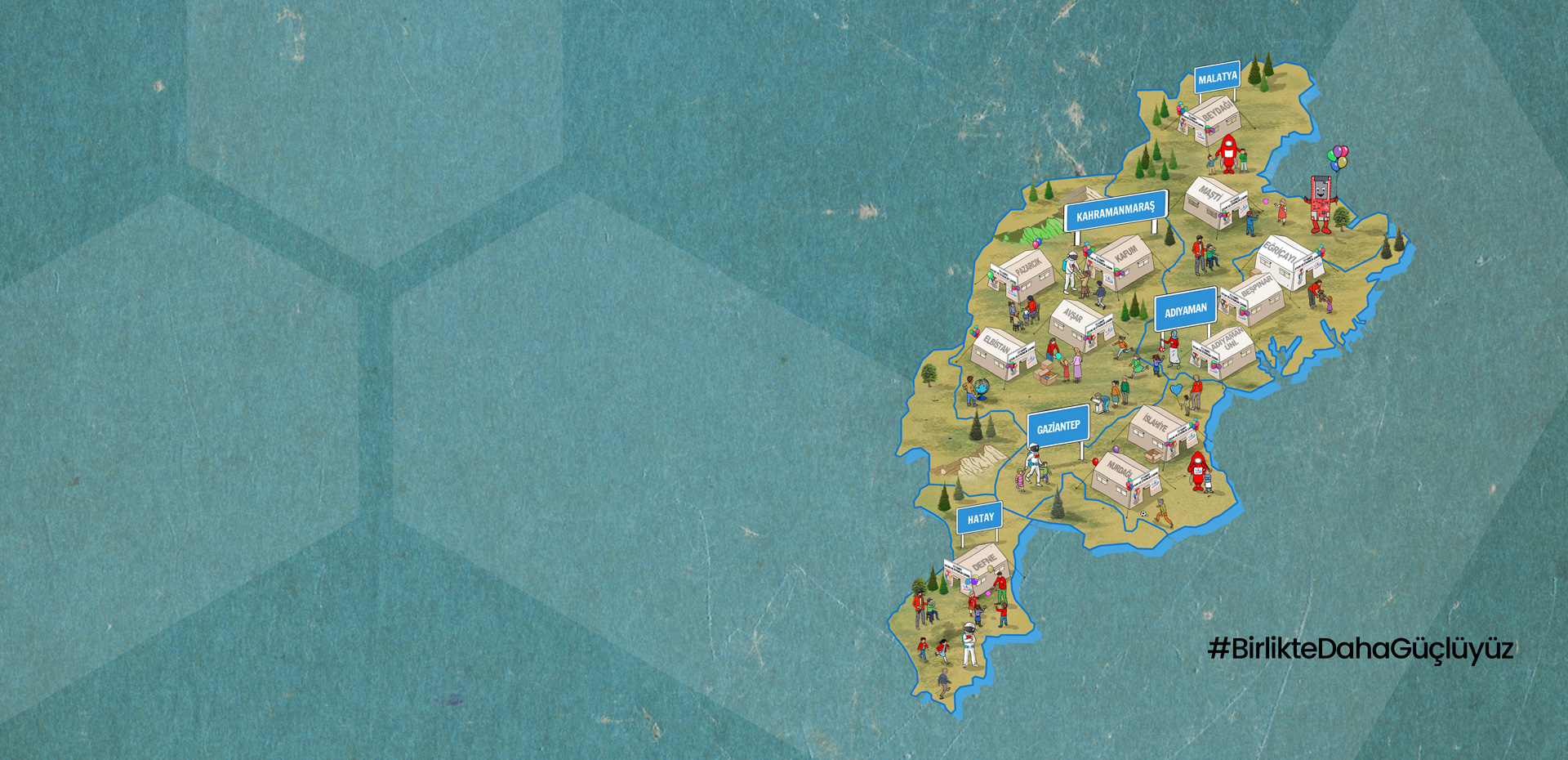Click the İslahiye tent

click(1158, 430)
